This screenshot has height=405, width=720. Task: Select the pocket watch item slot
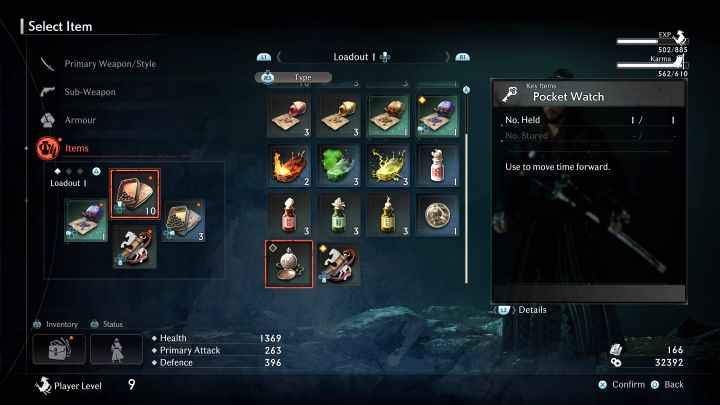click(288, 263)
